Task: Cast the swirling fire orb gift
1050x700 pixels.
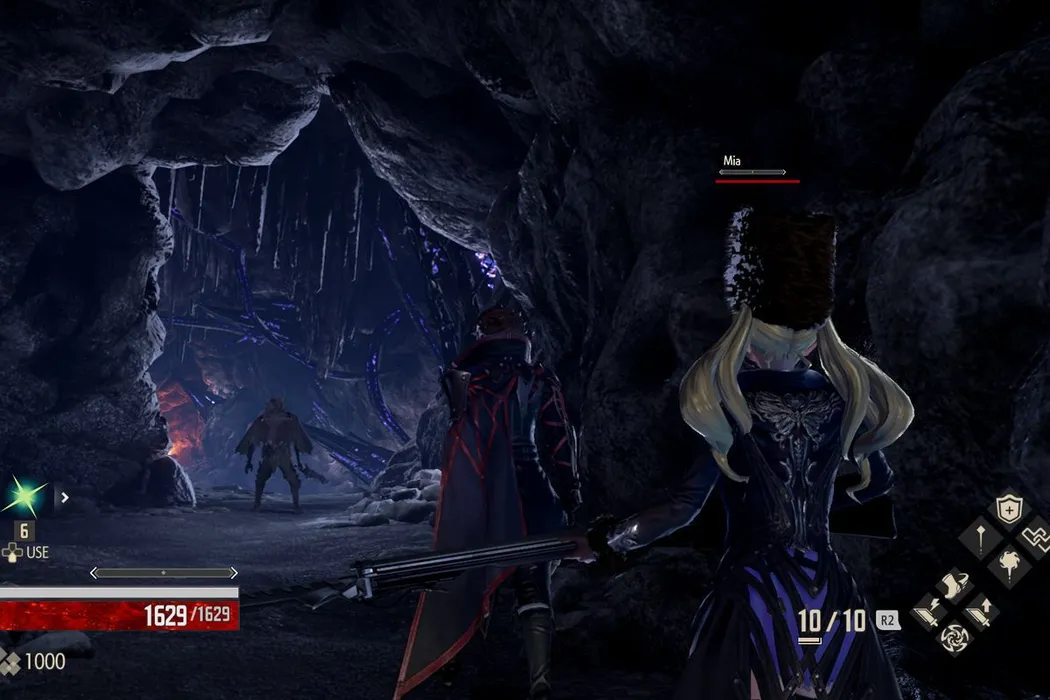Action: point(1008,565)
